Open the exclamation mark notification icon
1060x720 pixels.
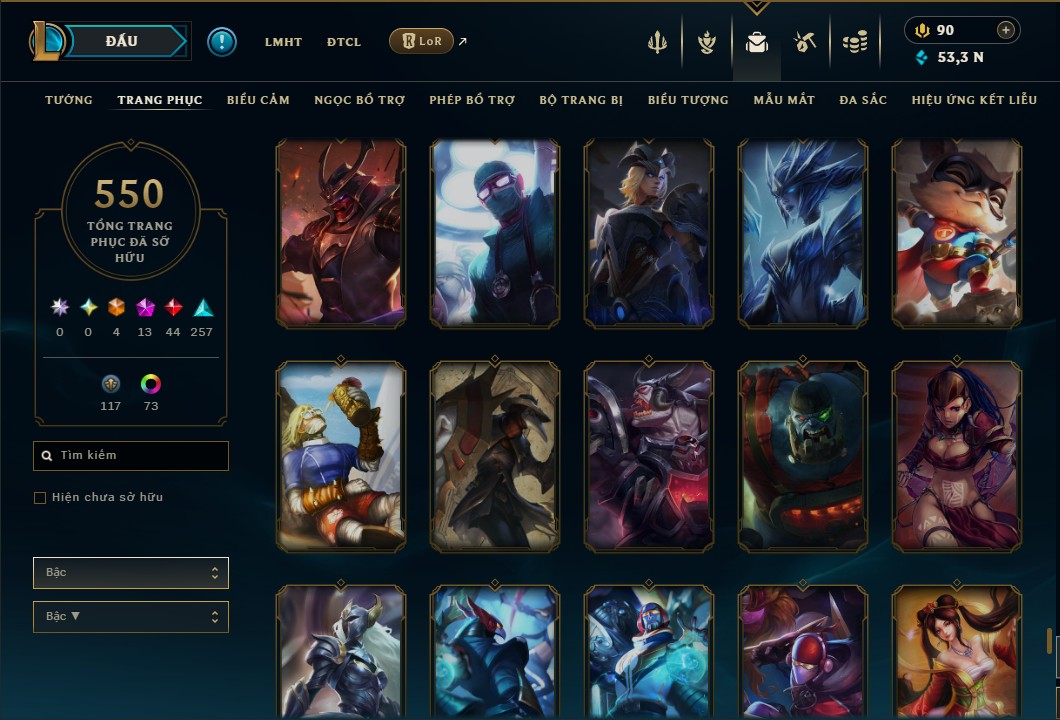222,42
